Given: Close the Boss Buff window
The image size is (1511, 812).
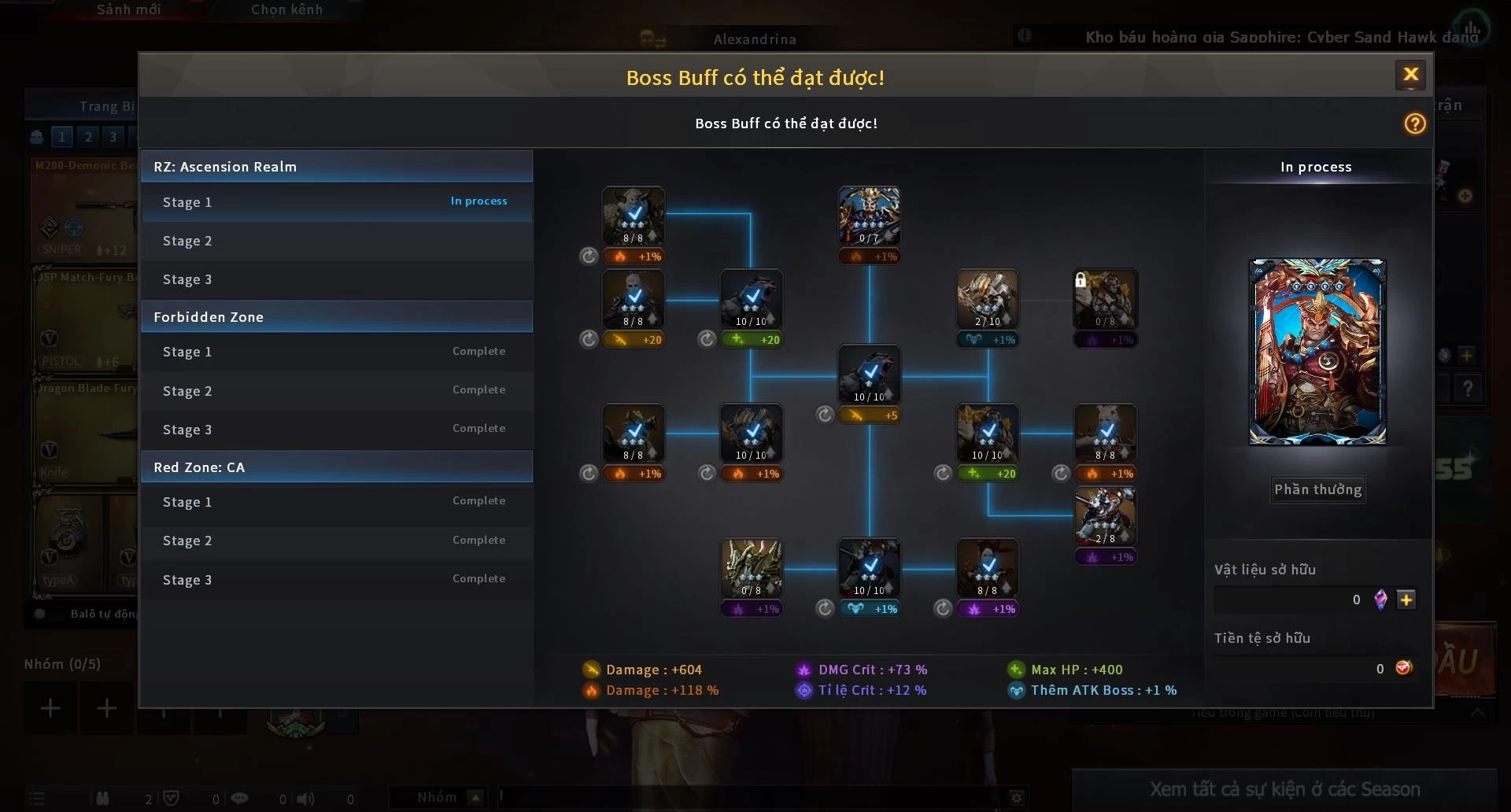Looking at the screenshot, I should 1410,75.
